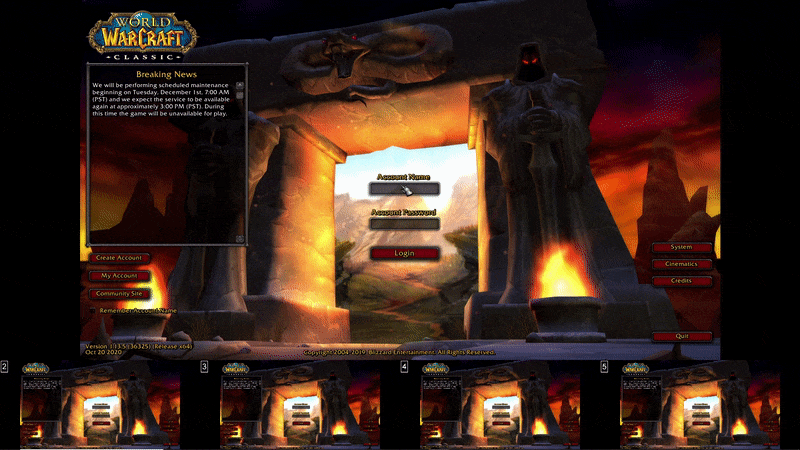Image resolution: width=800 pixels, height=450 pixels.
Task: Show the Cinematics list
Action: [682, 264]
